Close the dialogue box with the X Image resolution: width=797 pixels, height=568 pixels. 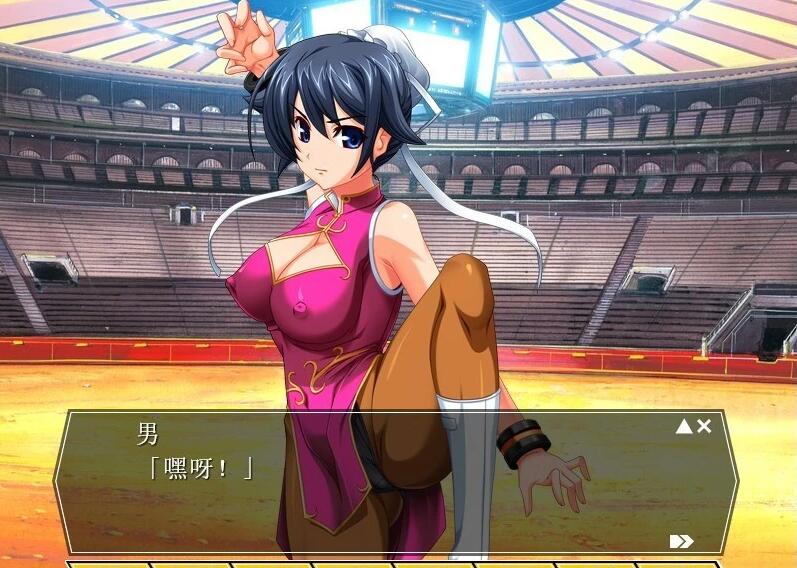(704, 427)
